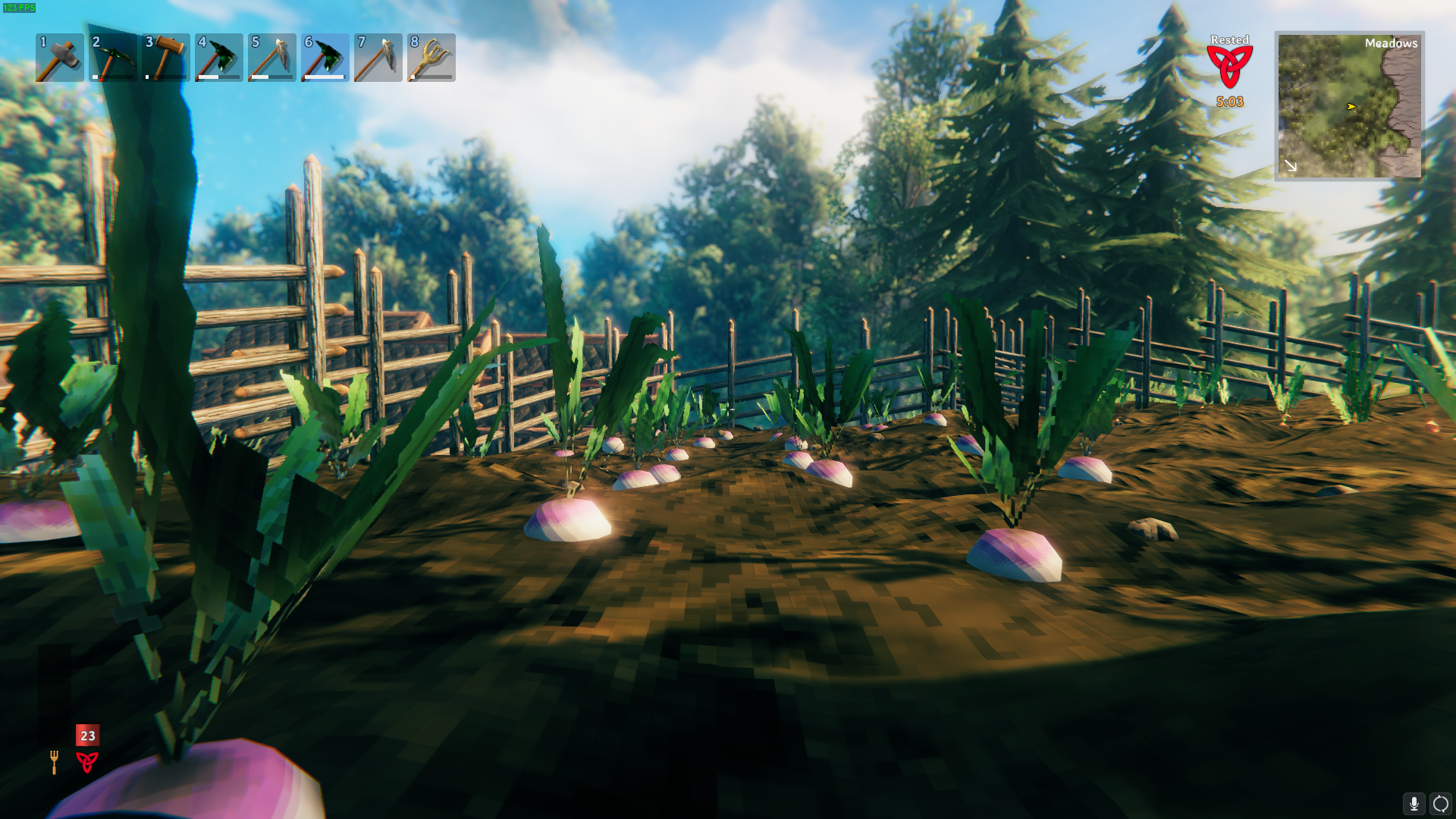Choose the wooden mallet in slot 3
The image size is (1456, 819).
coord(165,58)
